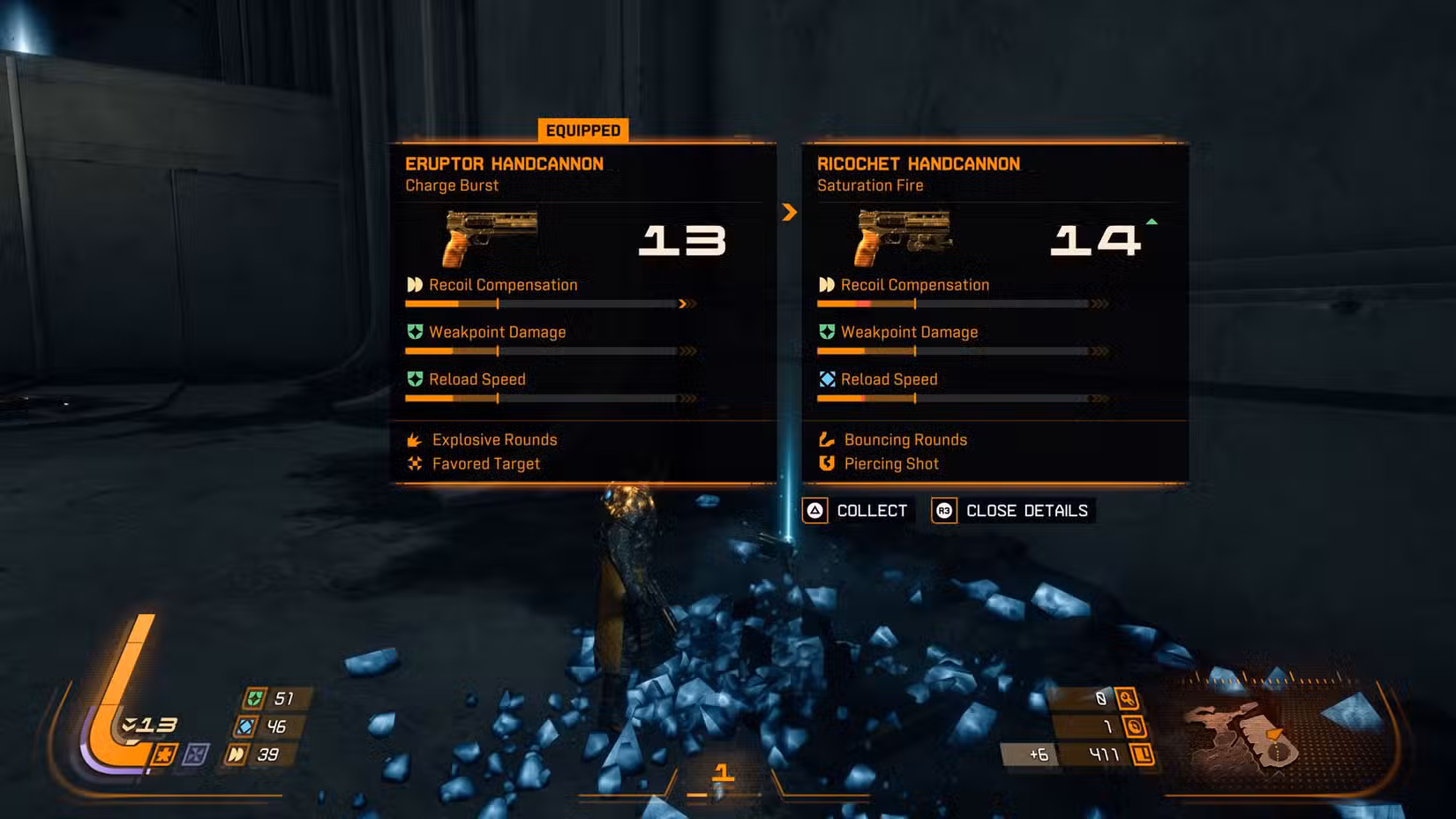The width and height of the screenshot is (1456, 819).
Task: Open the Circle button prompt next to the 1 counter
Action: (1137, 727)
